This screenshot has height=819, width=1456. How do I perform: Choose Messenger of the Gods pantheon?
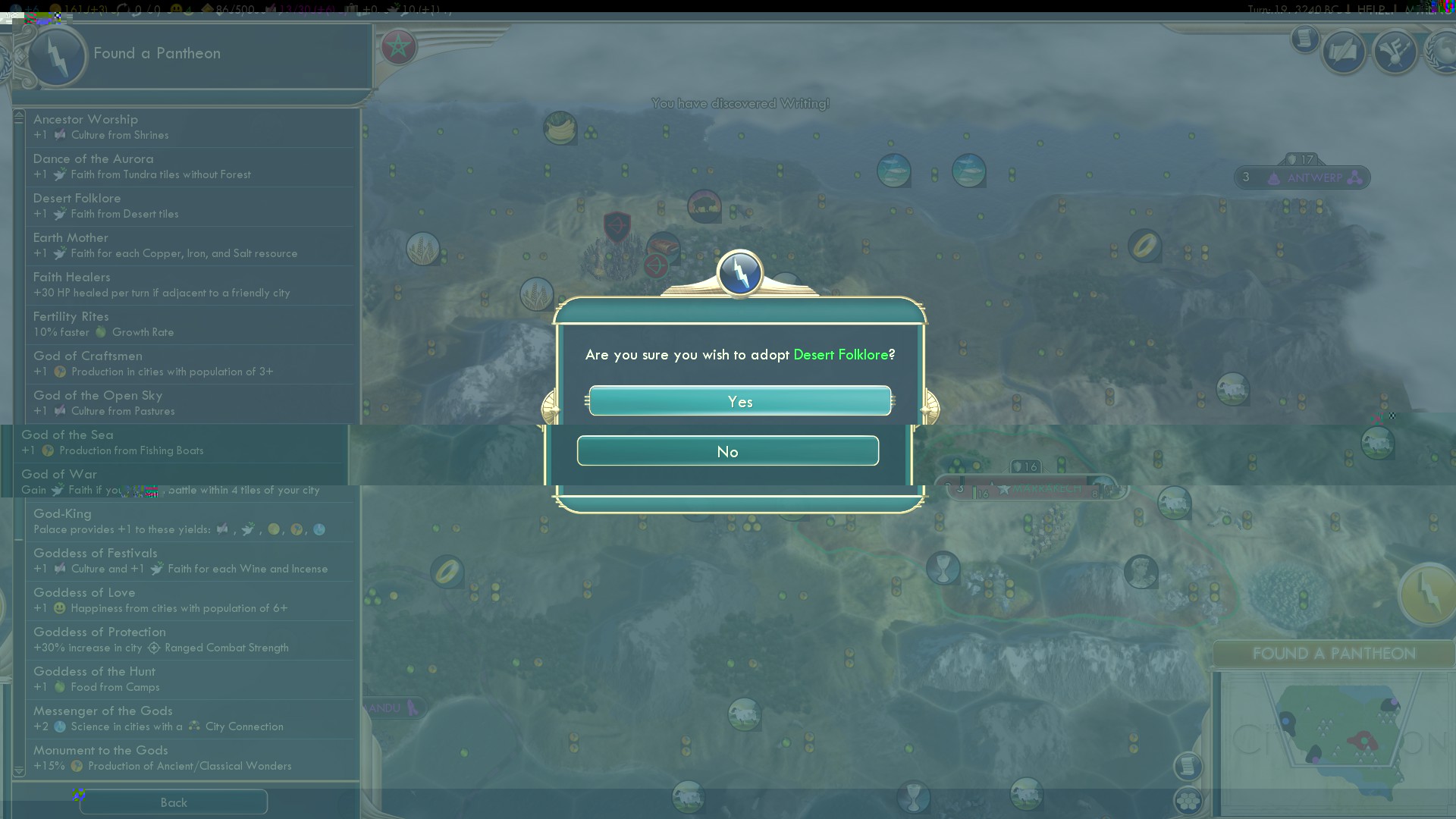point(190,719)
